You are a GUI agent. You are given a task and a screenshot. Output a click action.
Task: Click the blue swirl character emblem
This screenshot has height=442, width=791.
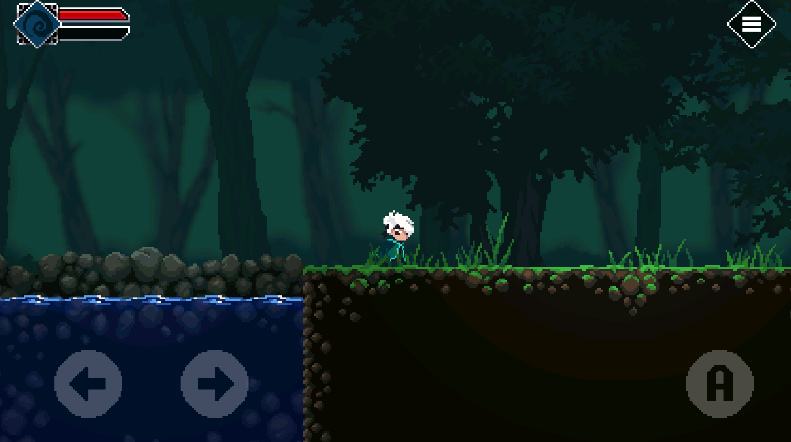pyautogui.click(x=38, y=23)
